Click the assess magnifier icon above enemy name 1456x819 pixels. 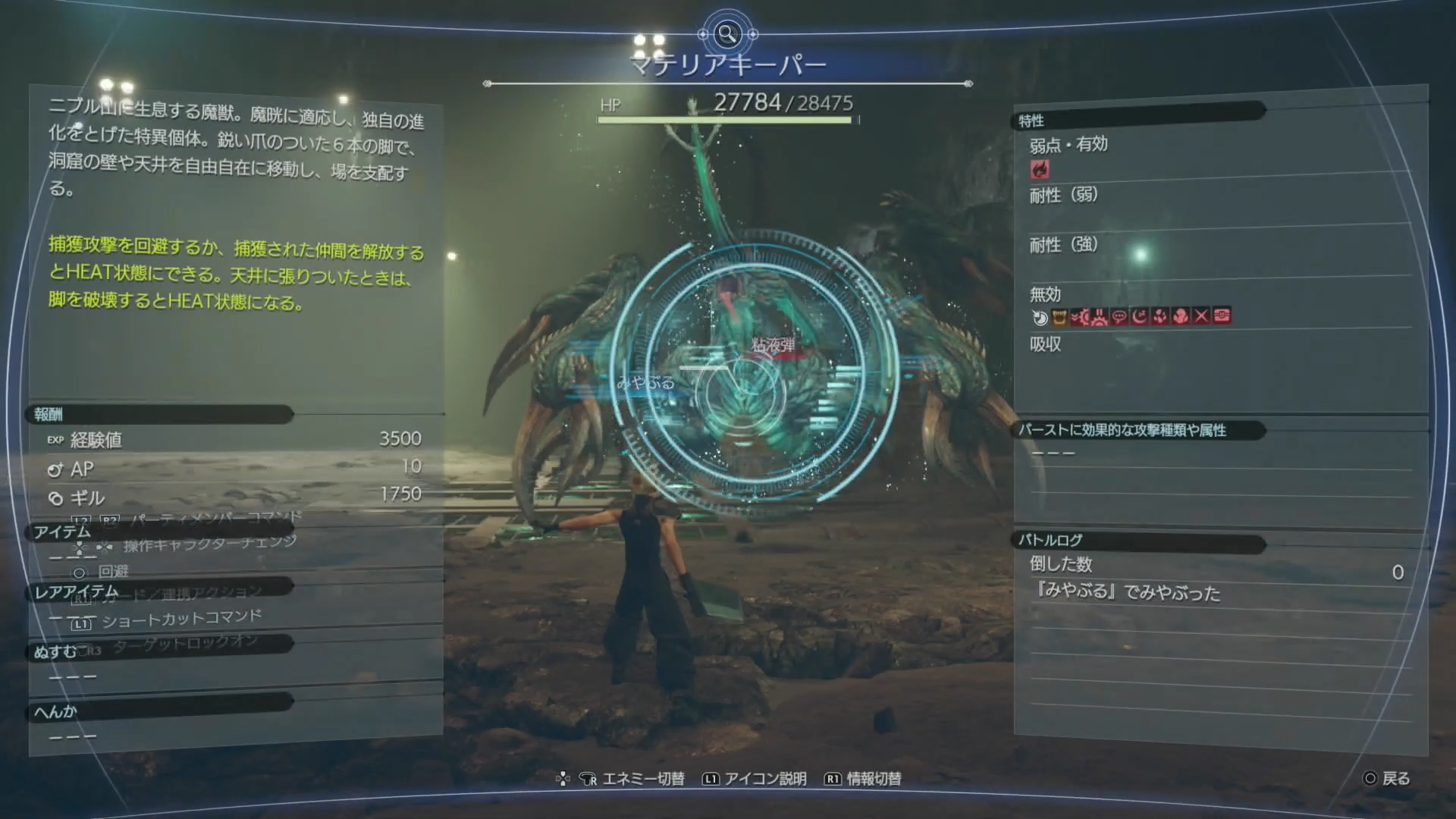tap(727, 33)
